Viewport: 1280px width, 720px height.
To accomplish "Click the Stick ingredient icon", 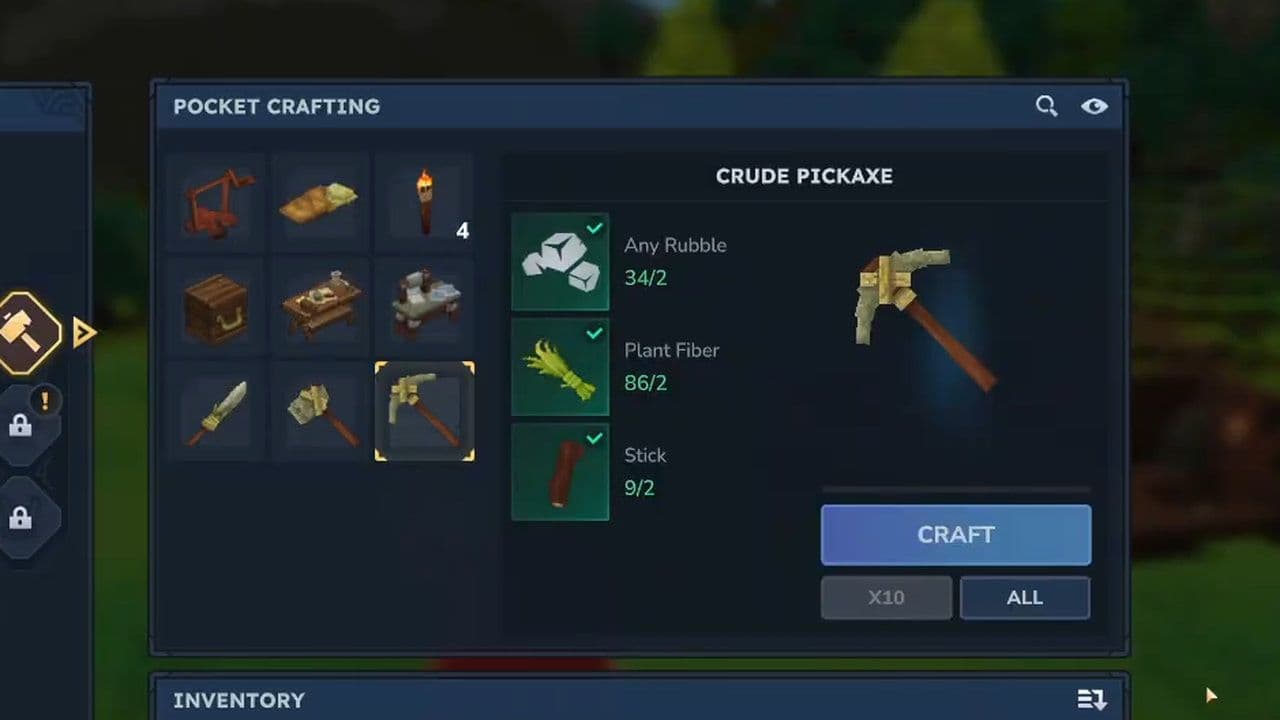I will pos(559,472).
